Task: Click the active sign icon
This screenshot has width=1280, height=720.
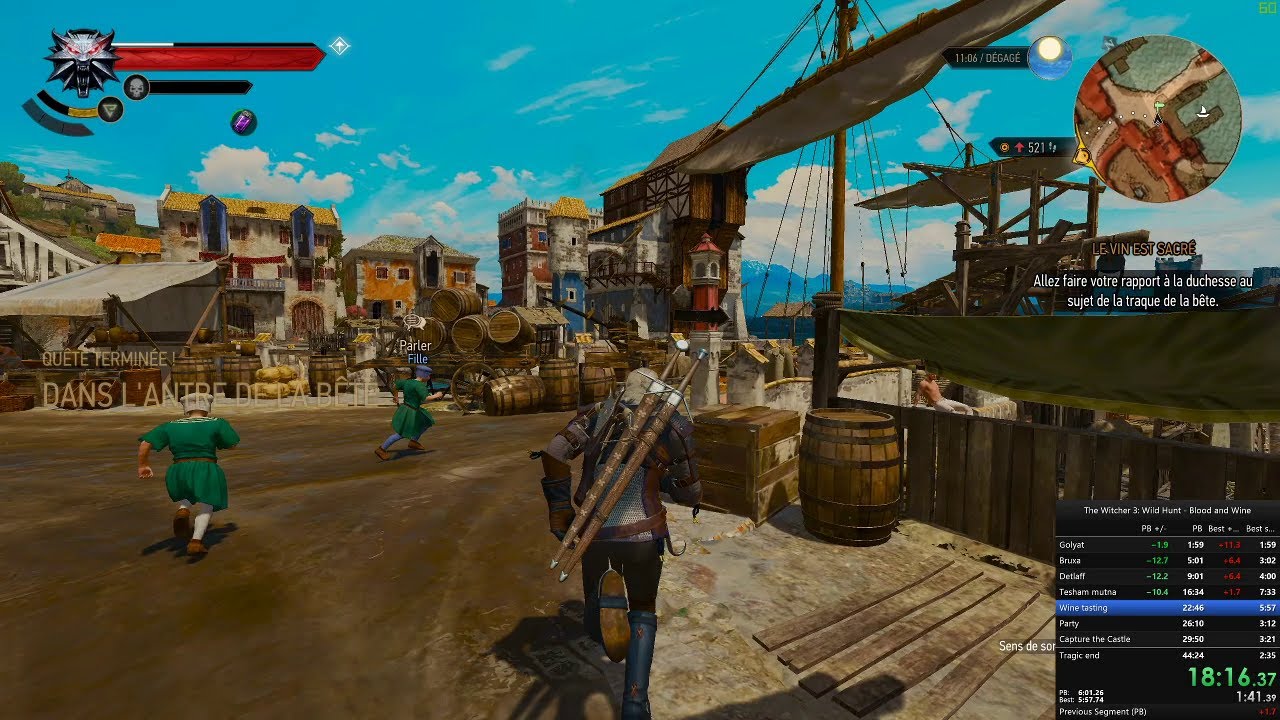Action: click(111, 110)
